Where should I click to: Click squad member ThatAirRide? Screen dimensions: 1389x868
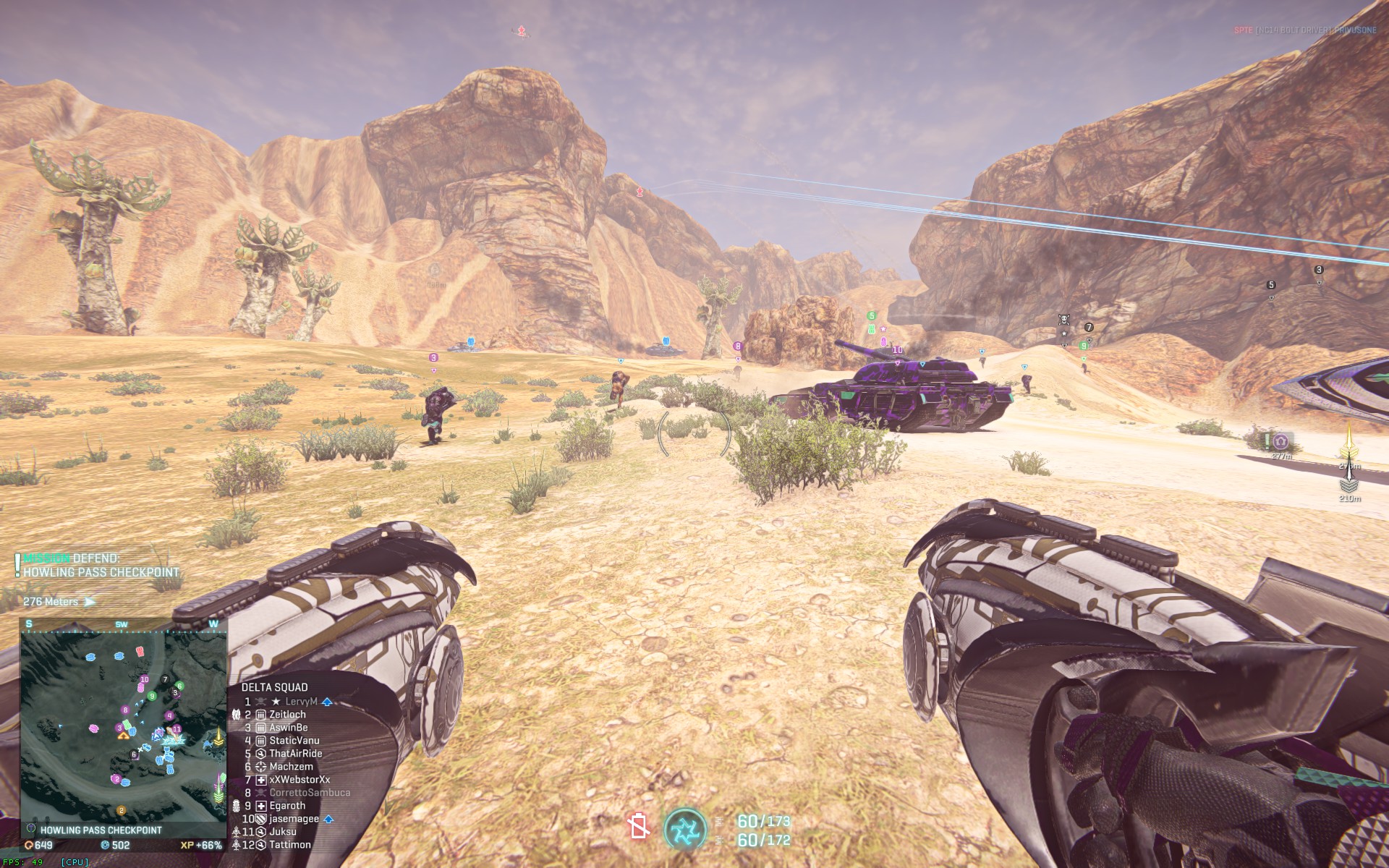(295, 754)
